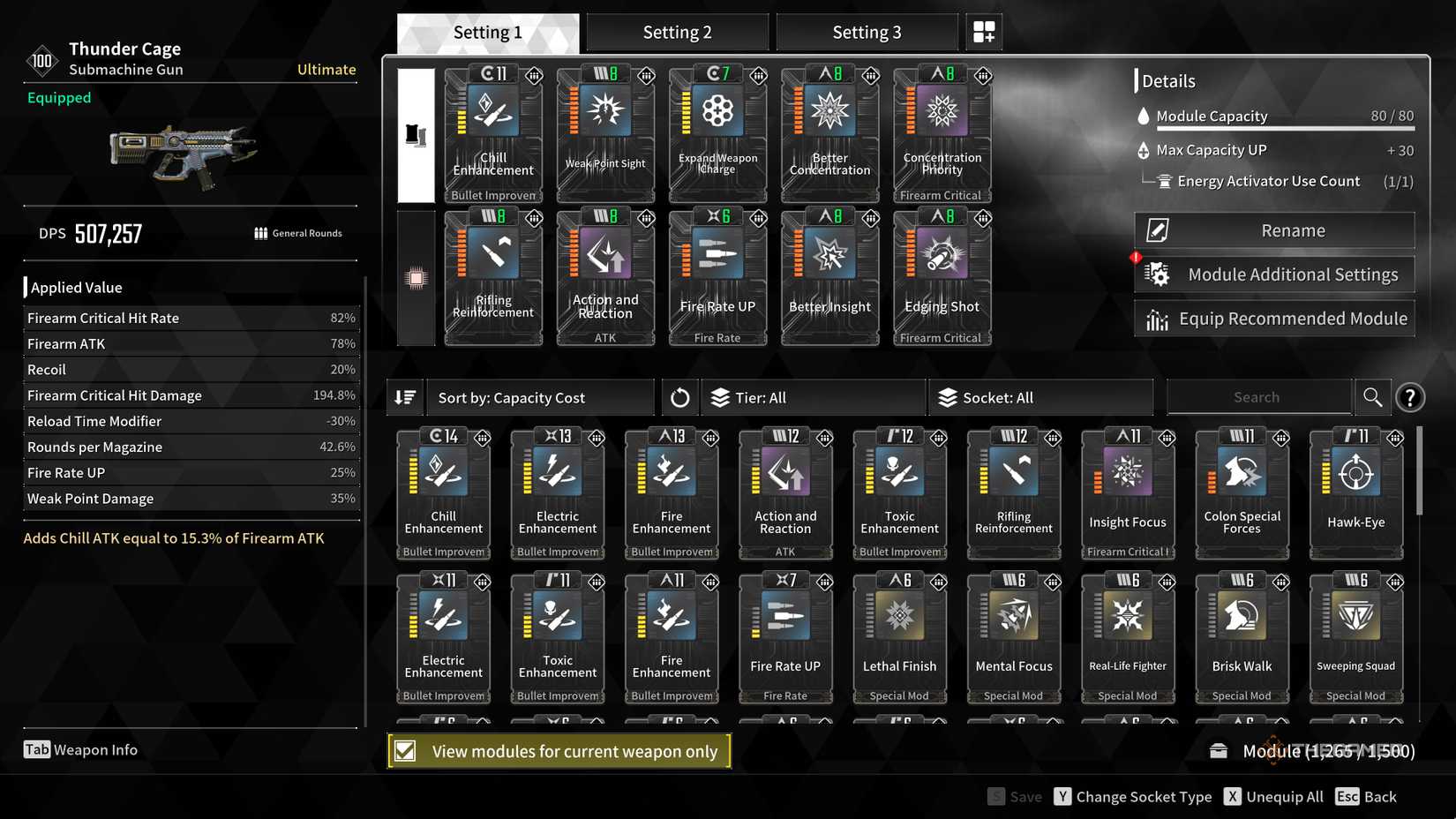Click the Sweeping Squad module
The height and width of the screenshot is (819, 1456).
point(1355,635)
